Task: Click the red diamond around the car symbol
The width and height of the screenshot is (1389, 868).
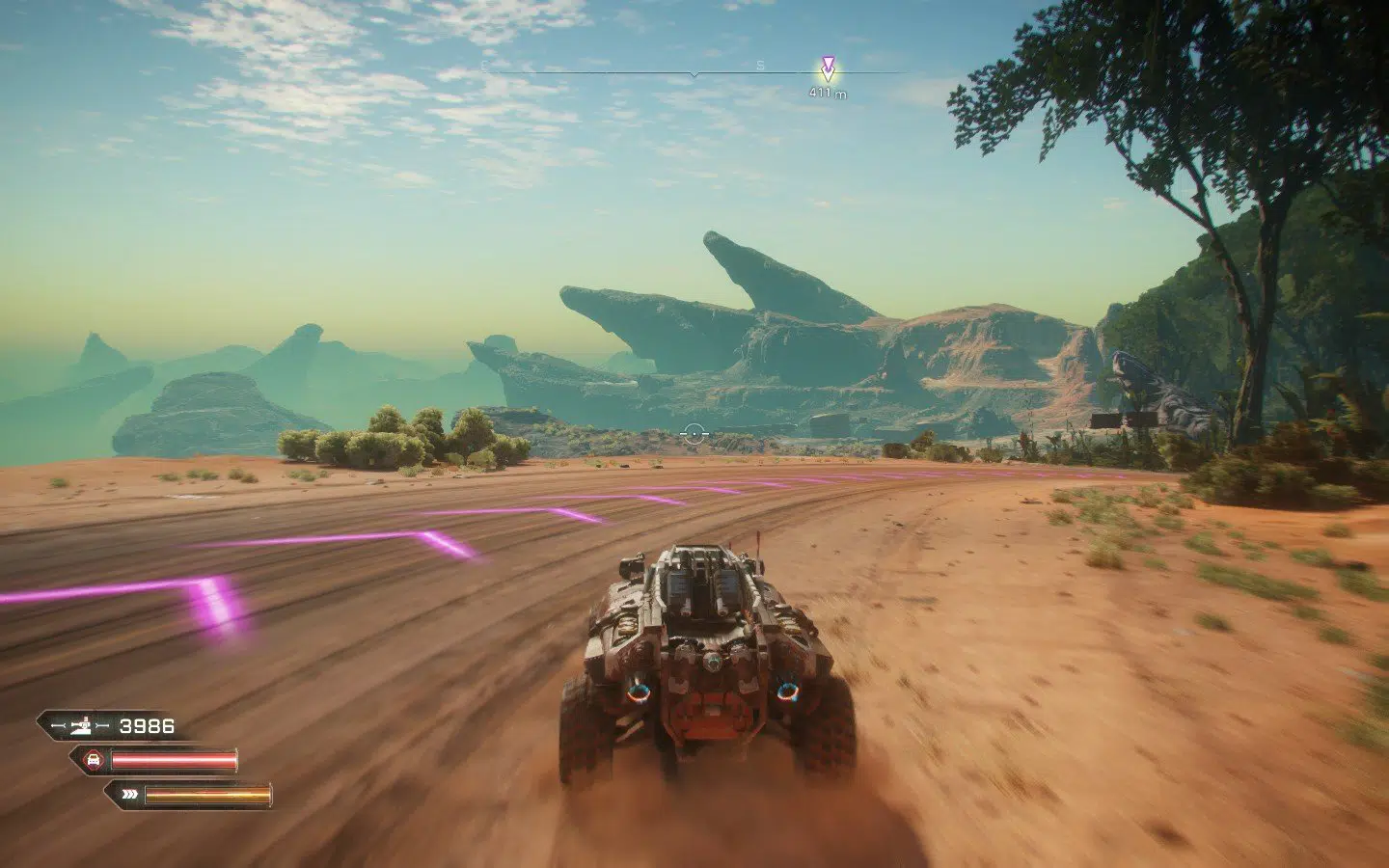Action: tap(94, 758)
